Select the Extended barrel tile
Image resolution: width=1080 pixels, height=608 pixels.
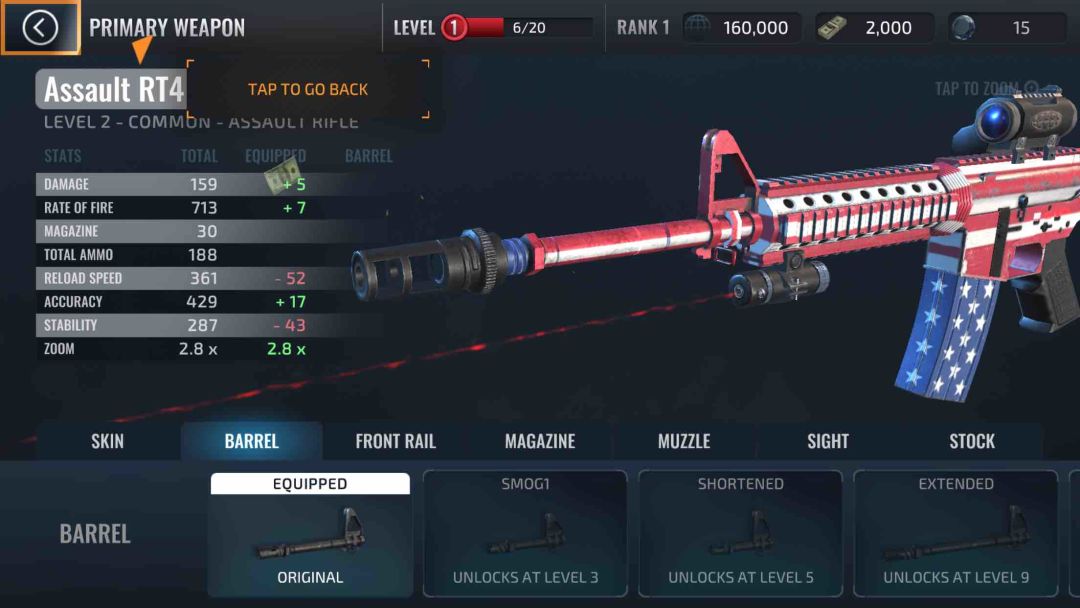point(955,535)
